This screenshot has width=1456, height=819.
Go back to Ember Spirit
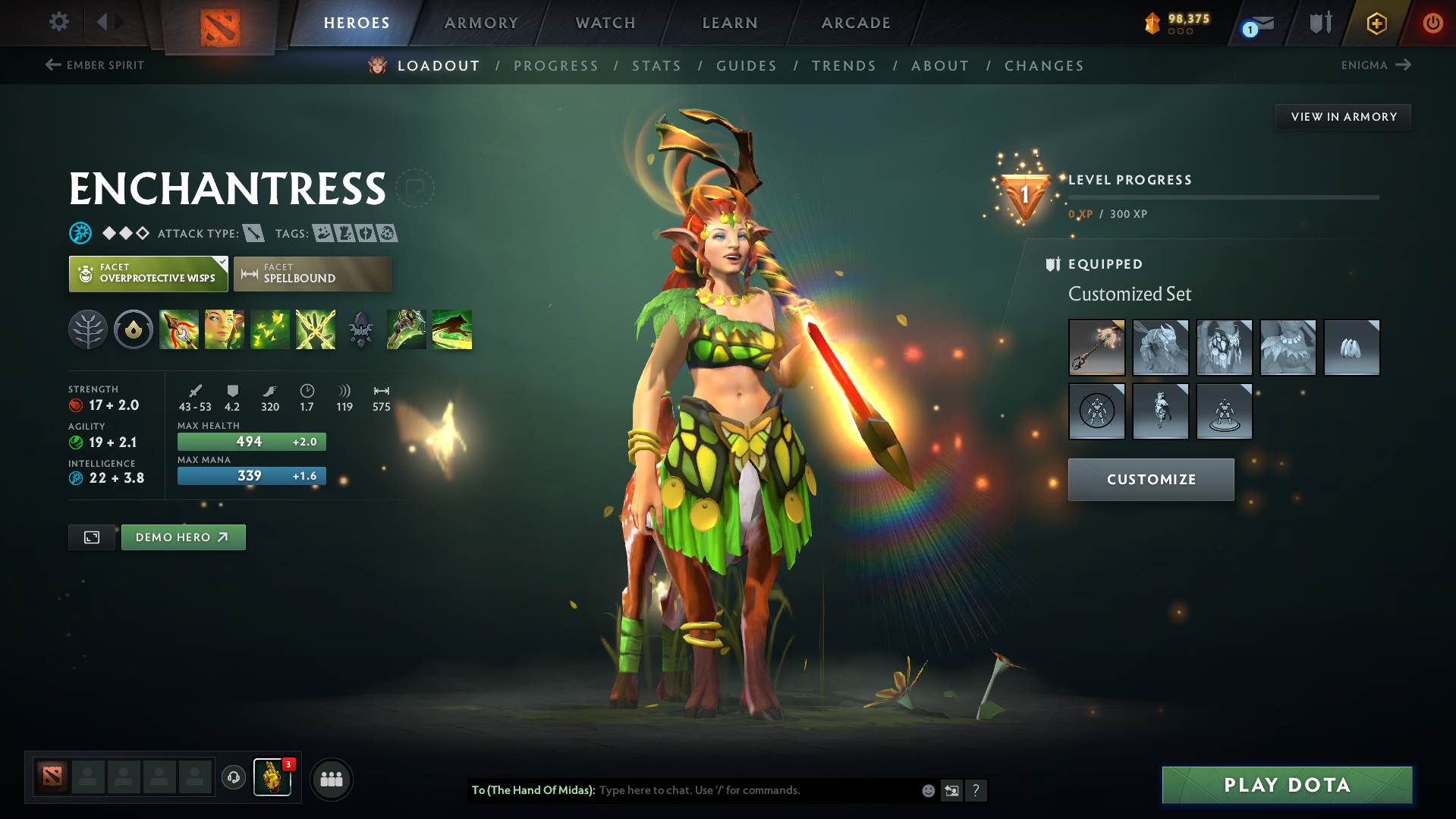pos(93,65)
